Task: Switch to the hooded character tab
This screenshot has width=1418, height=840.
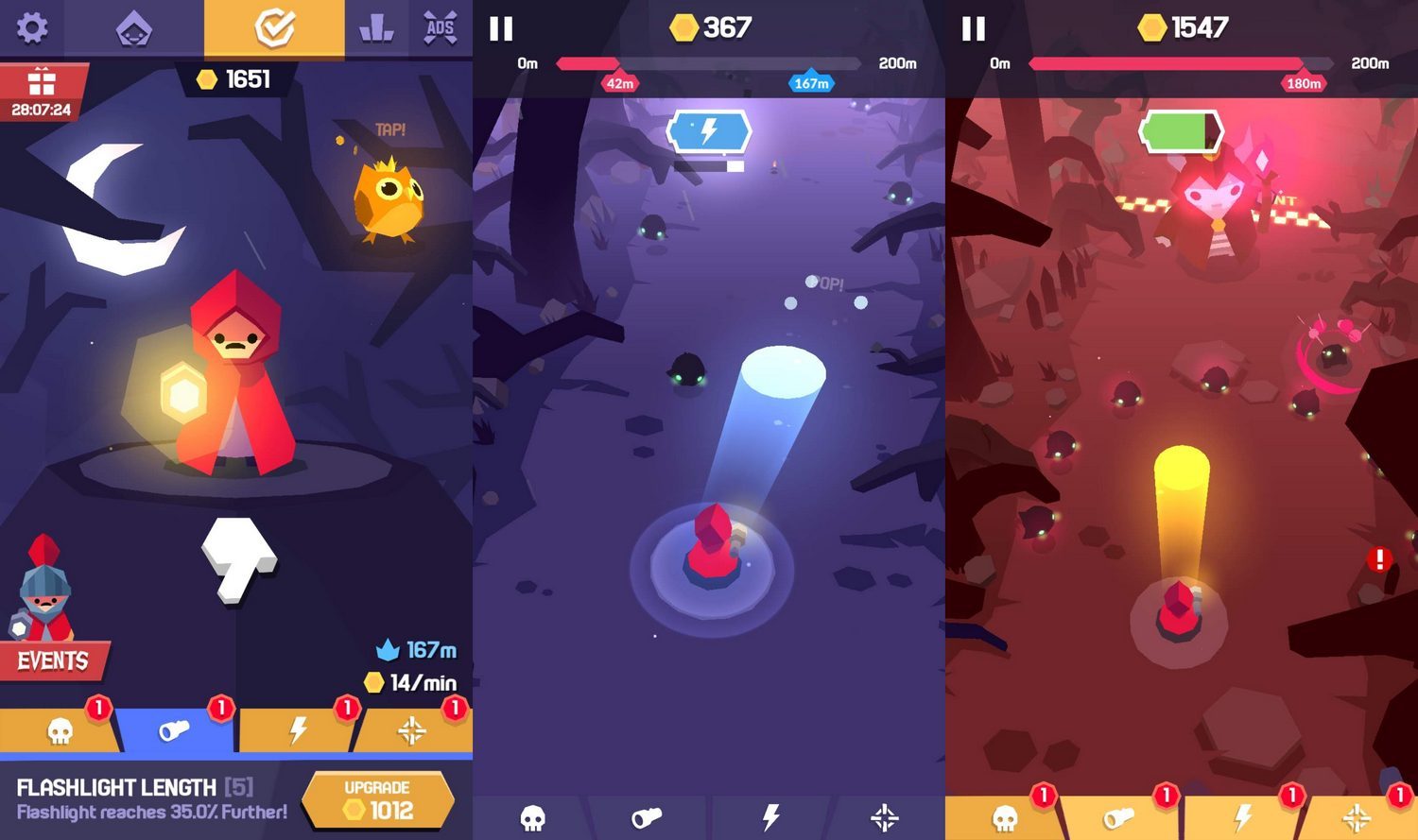Action: click(133, 29)
